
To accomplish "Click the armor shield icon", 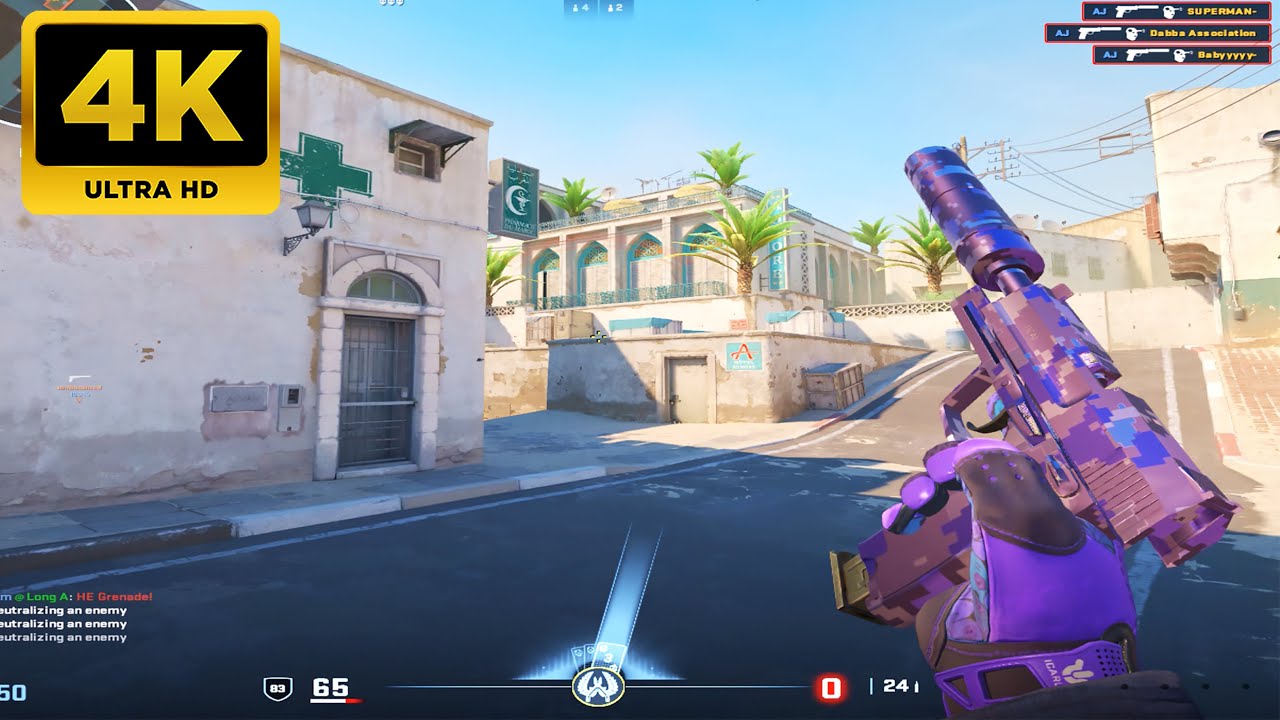I will 277,687.
